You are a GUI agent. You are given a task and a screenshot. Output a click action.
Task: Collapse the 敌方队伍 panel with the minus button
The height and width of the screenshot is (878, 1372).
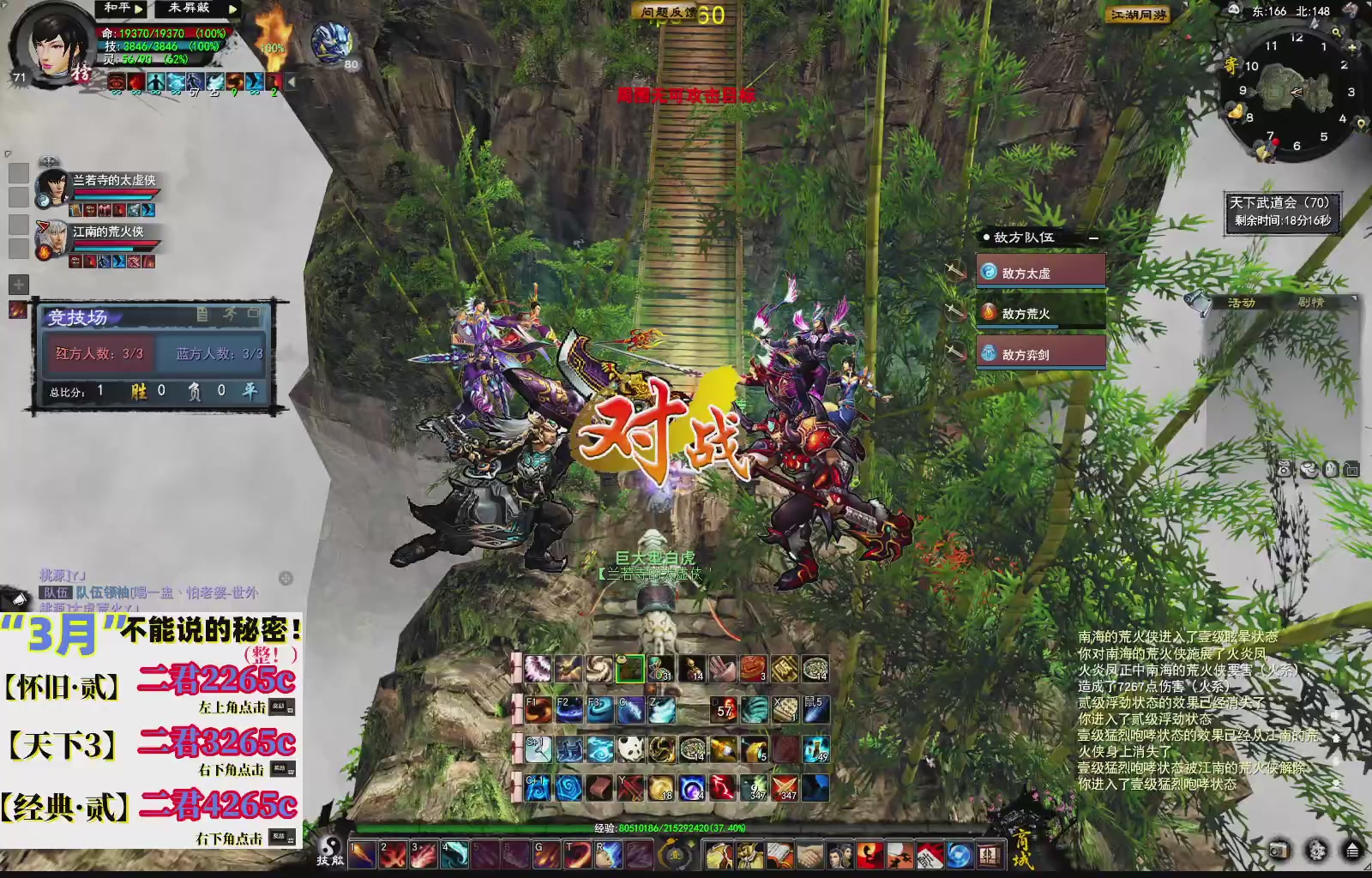tap(1093, 238)
